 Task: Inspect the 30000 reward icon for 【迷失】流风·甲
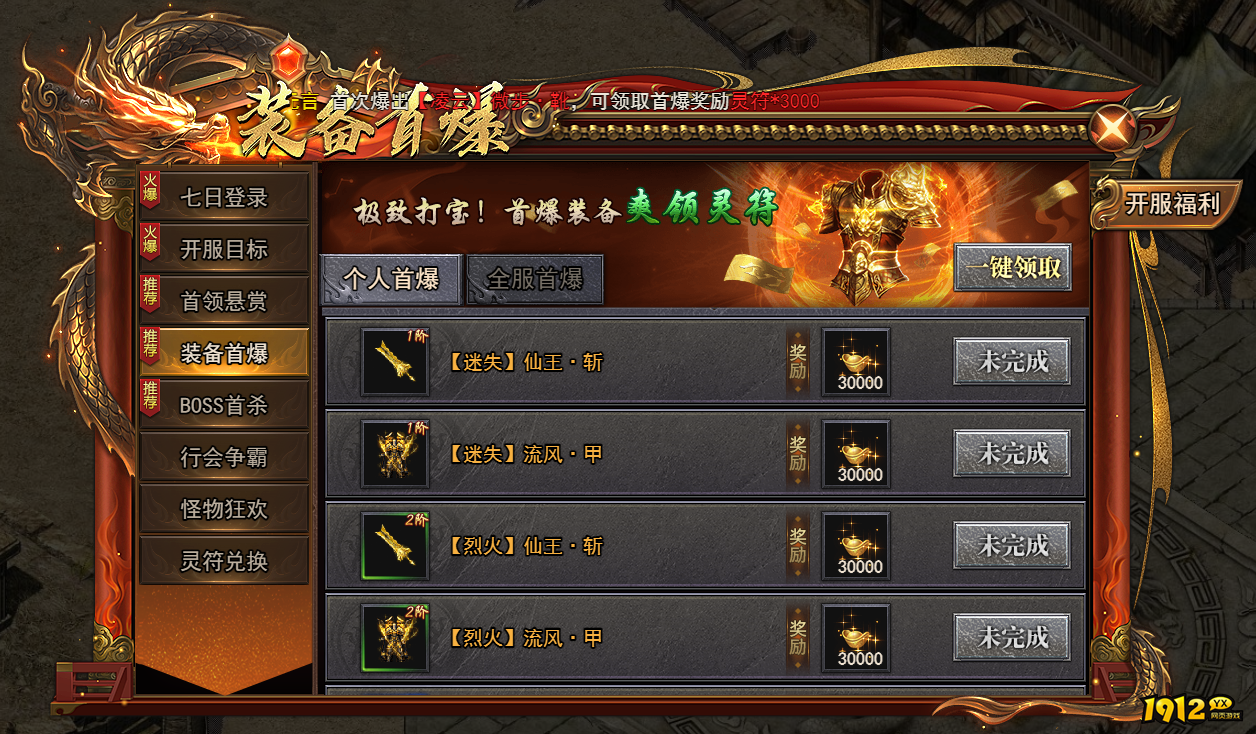click(856, 454)
